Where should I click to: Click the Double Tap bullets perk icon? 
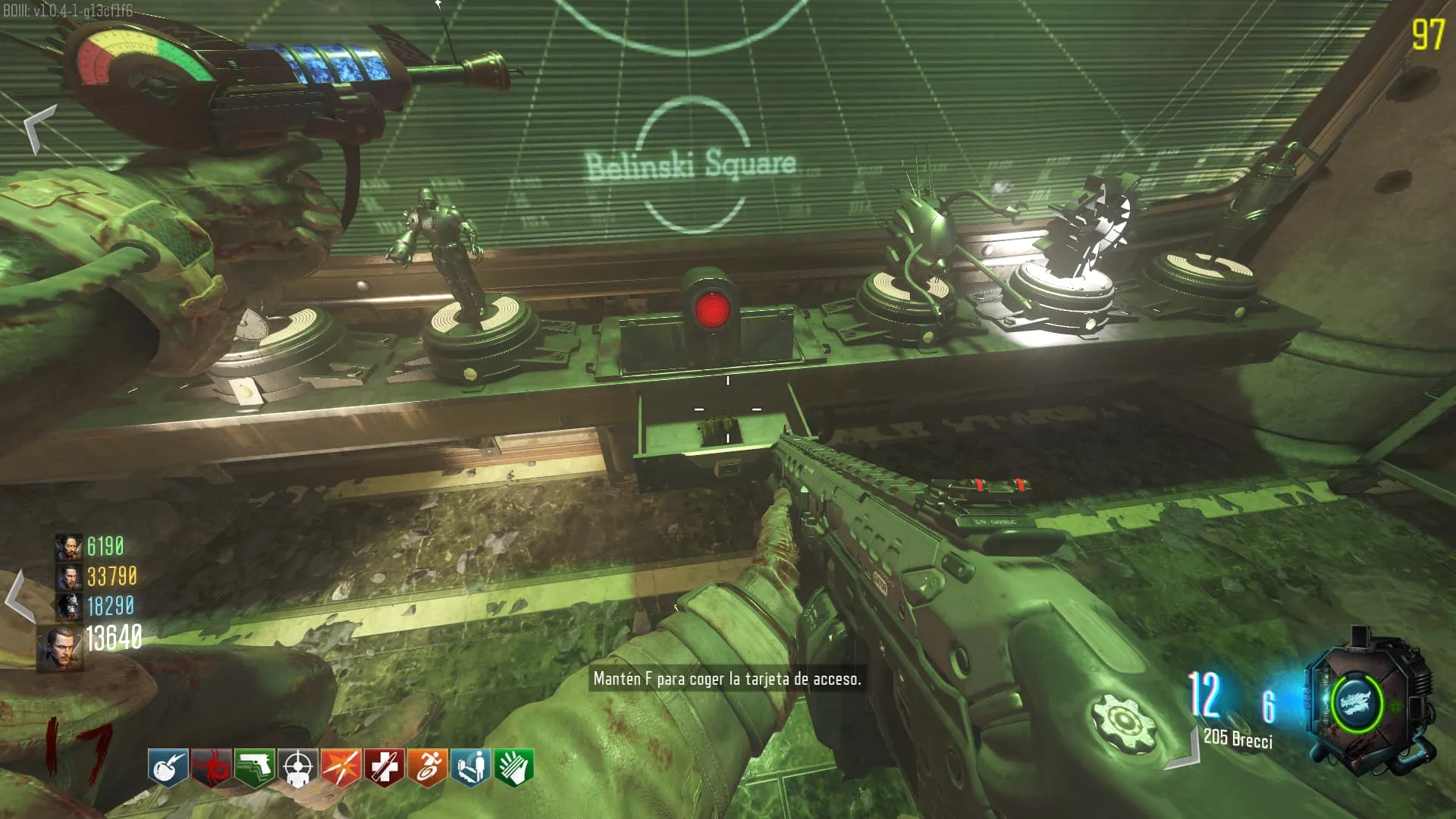(340, 768)
